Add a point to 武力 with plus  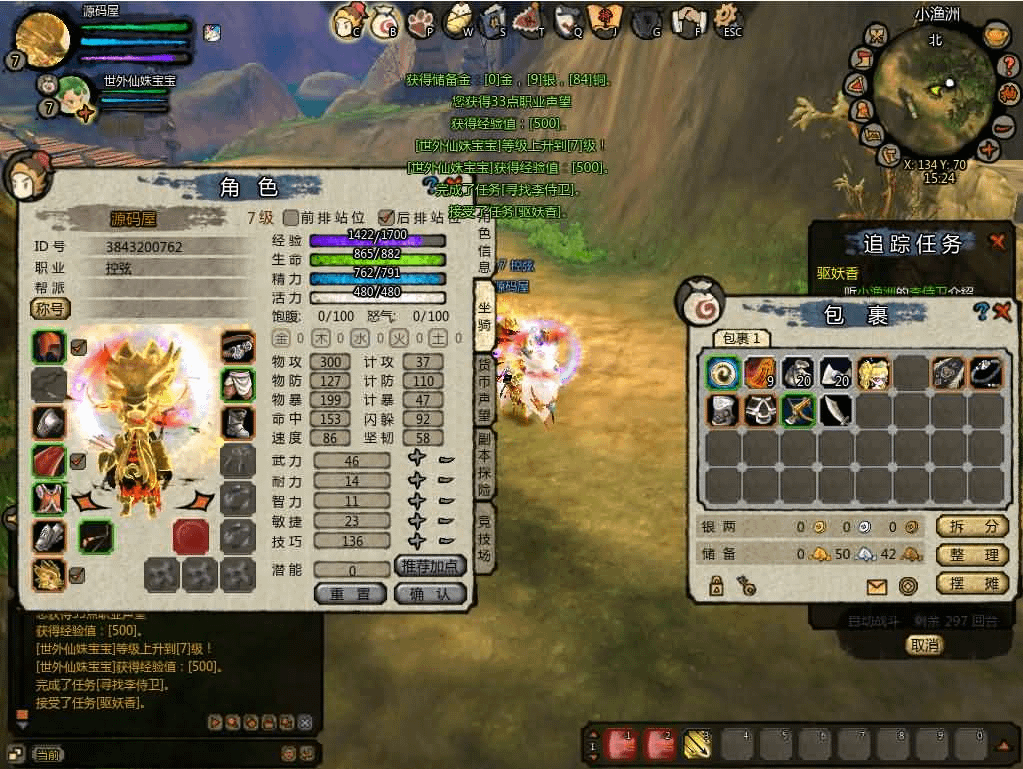(x=417, y=460)
